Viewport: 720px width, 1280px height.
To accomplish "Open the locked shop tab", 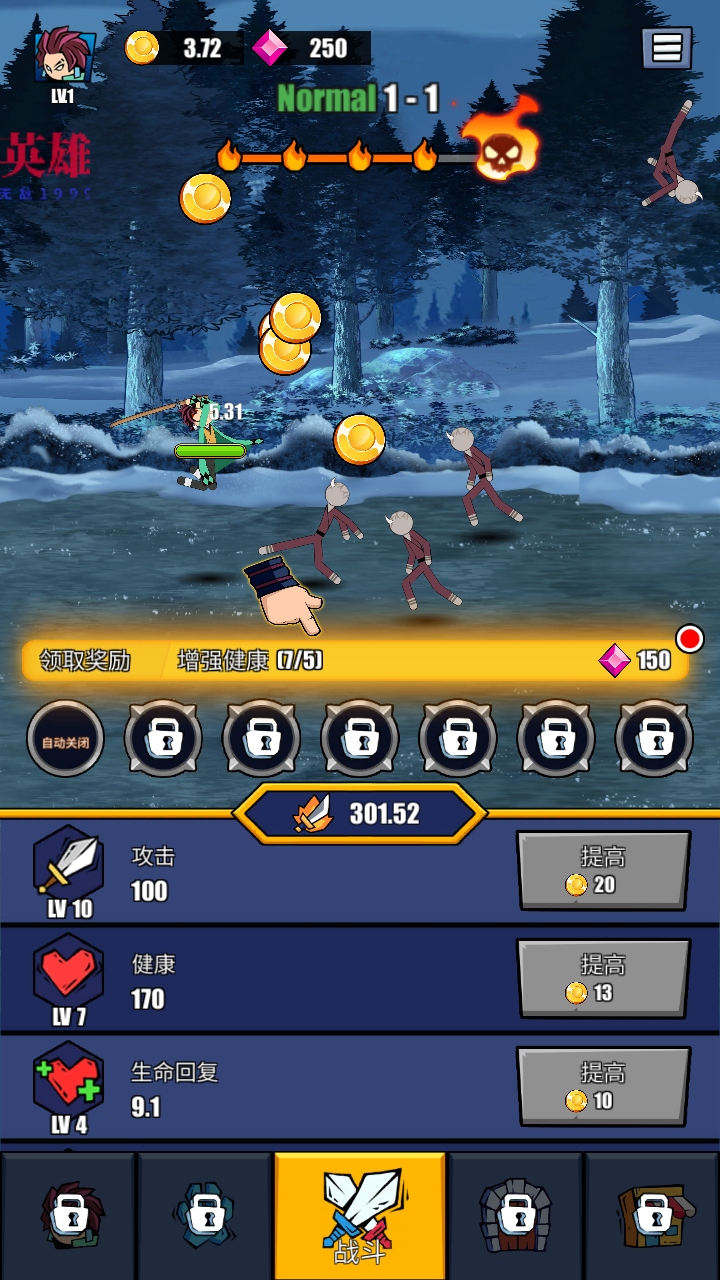I will 652,1215.
